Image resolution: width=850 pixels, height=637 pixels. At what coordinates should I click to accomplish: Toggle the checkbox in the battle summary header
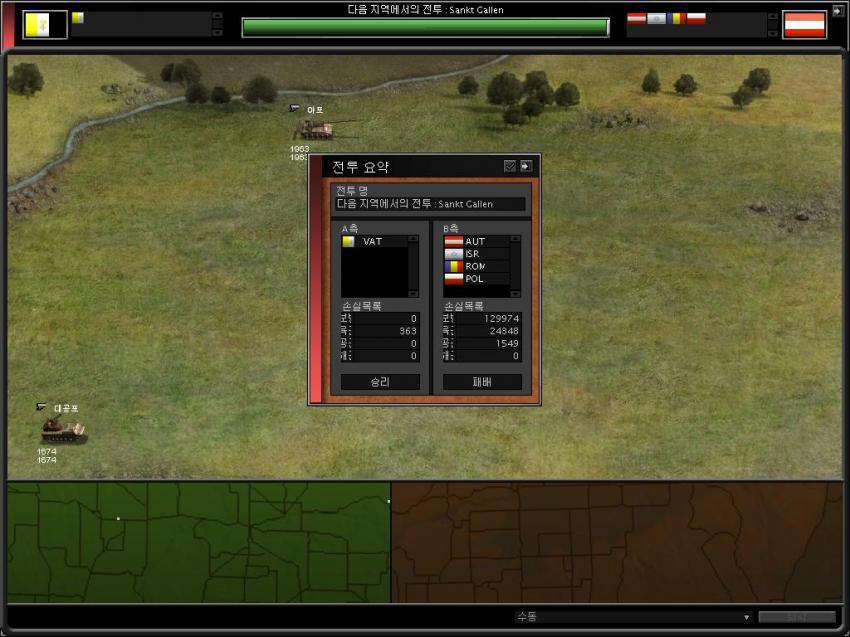pos(510,167)
